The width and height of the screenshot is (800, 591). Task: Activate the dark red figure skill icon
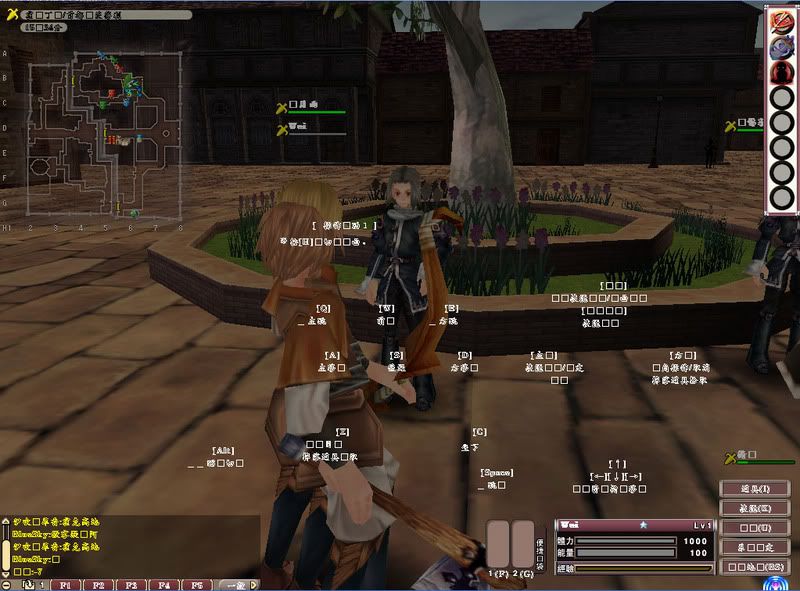pyautogui.click(x=780, y=72)
